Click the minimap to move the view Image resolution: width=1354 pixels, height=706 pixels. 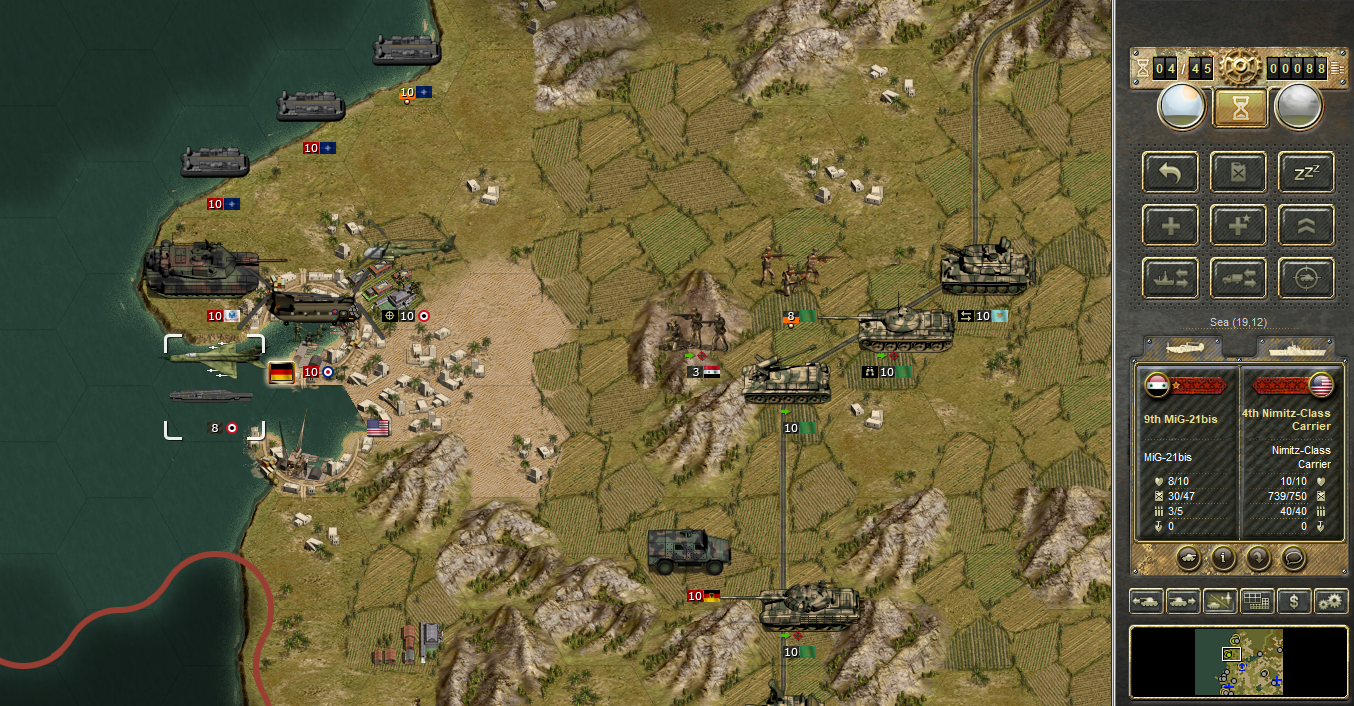click(x=1239, y=661)
